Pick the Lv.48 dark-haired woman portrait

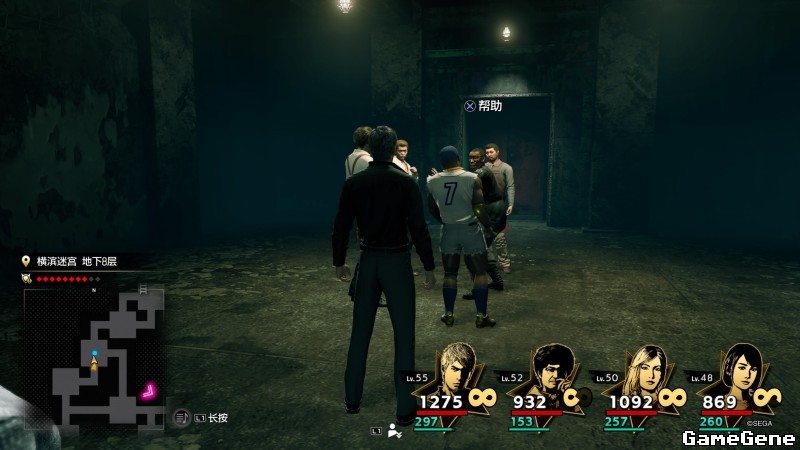coord(738,370)
